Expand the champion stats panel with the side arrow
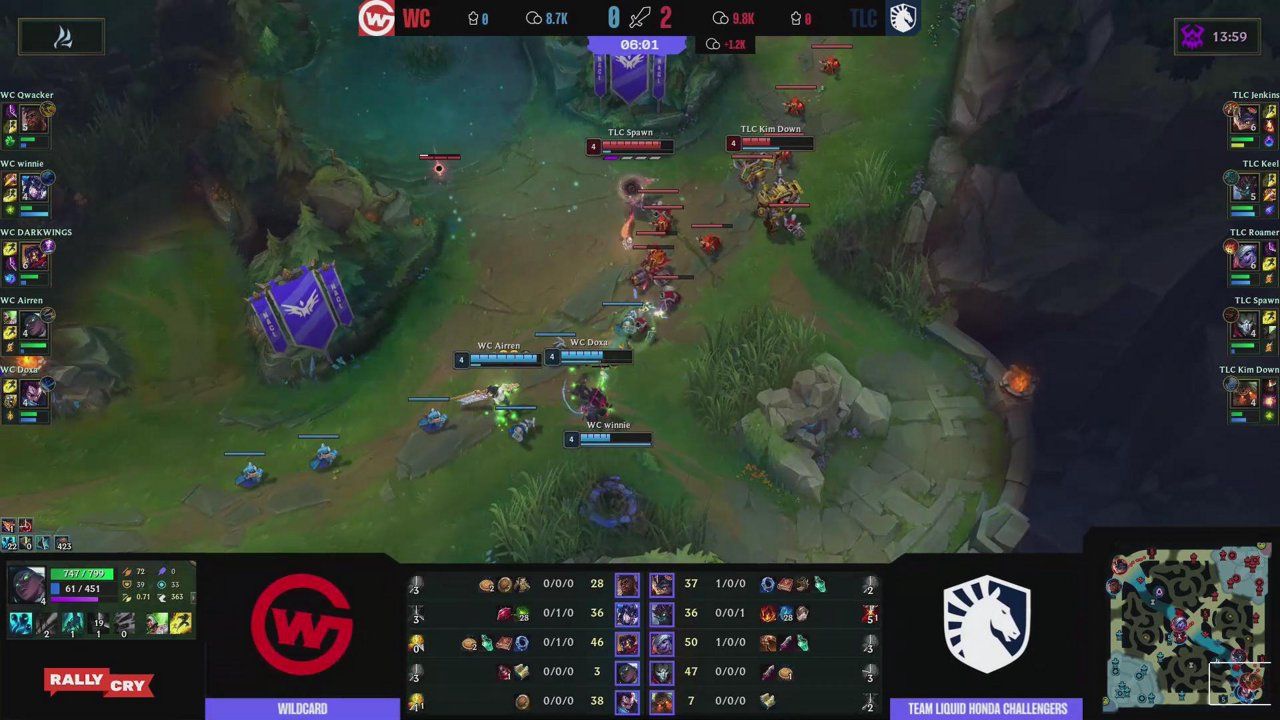The width and height of the screenshot is (1280, 720). point(194,597)
